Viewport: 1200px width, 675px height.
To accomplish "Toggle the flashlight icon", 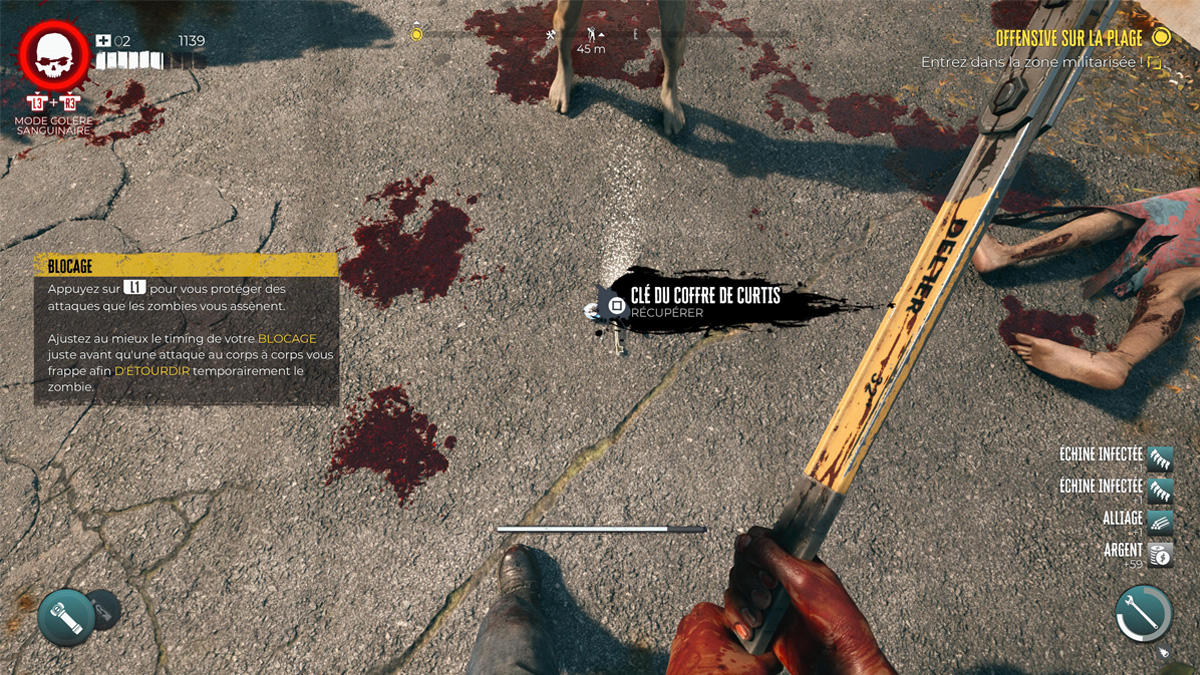I will (x=66, y=616).
